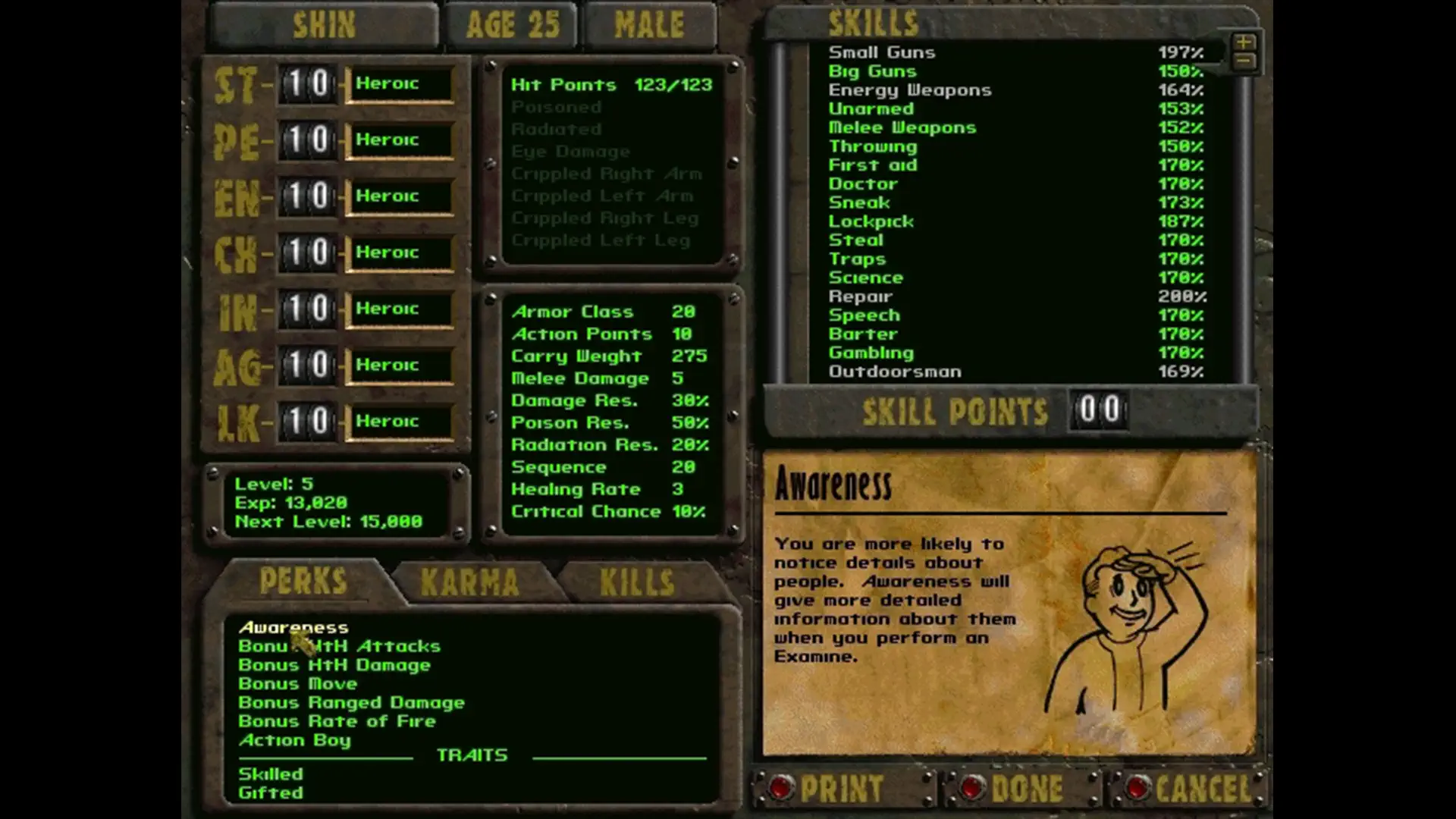Click the ST stat counter showing 10
Screen dimensions: 1456x819
307,83
